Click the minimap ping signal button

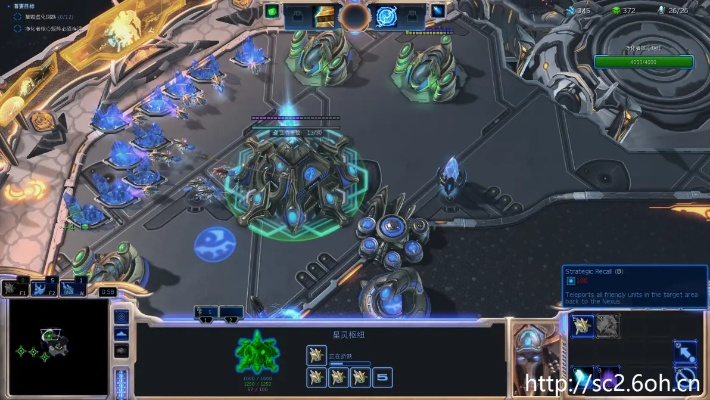(122, 317)
